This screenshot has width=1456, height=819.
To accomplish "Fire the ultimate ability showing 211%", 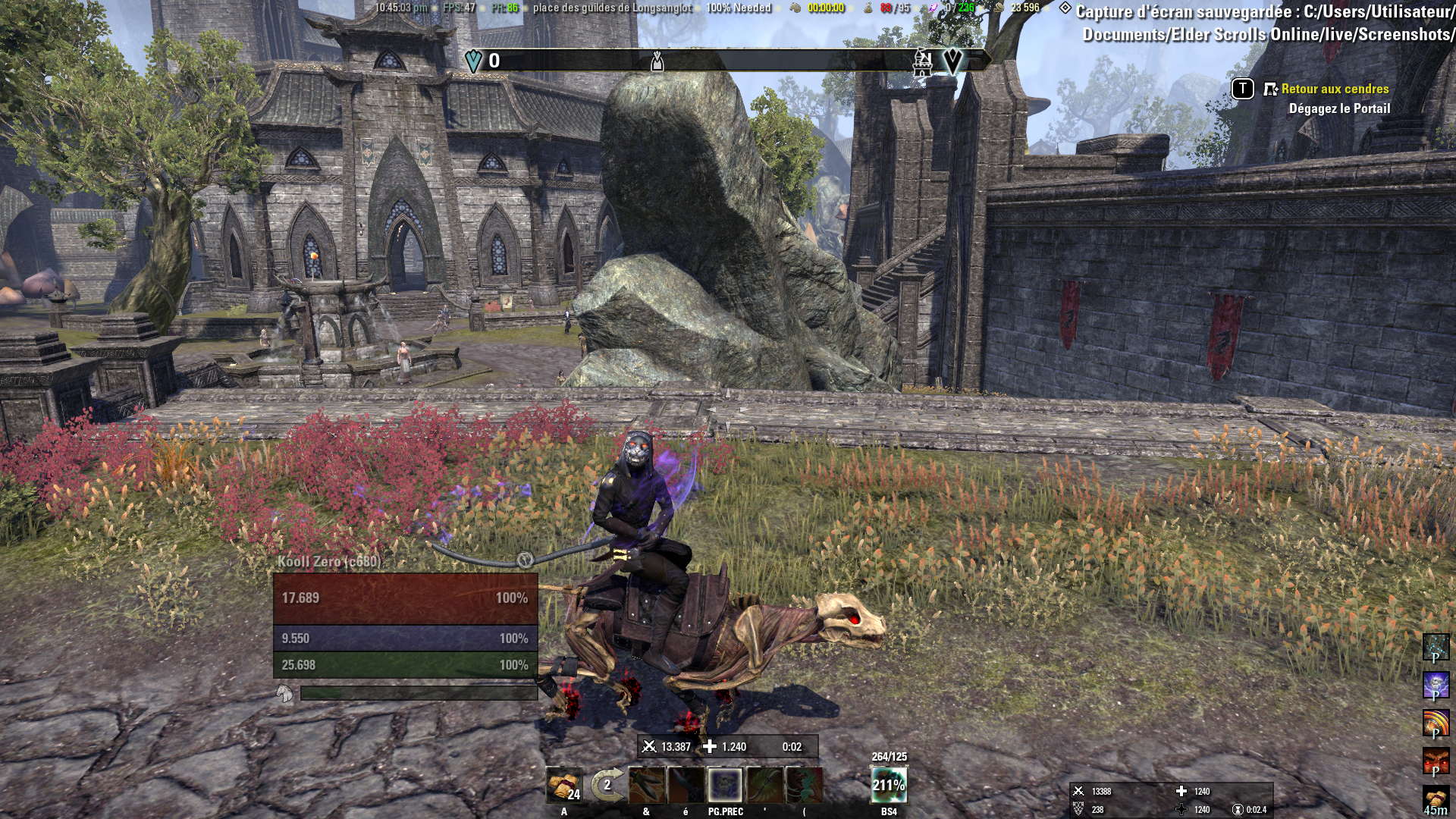I will click(889, 785).
